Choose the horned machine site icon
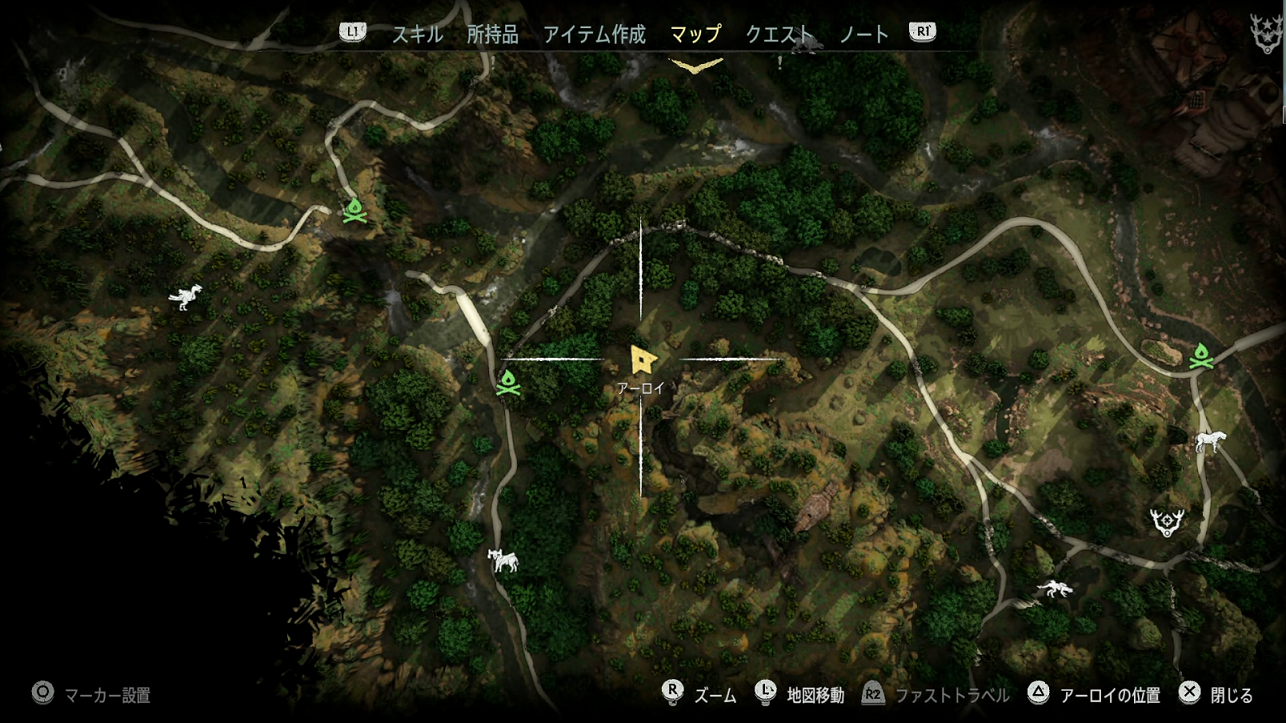This screenshot has height=723, width=1286. click(503, 560)
